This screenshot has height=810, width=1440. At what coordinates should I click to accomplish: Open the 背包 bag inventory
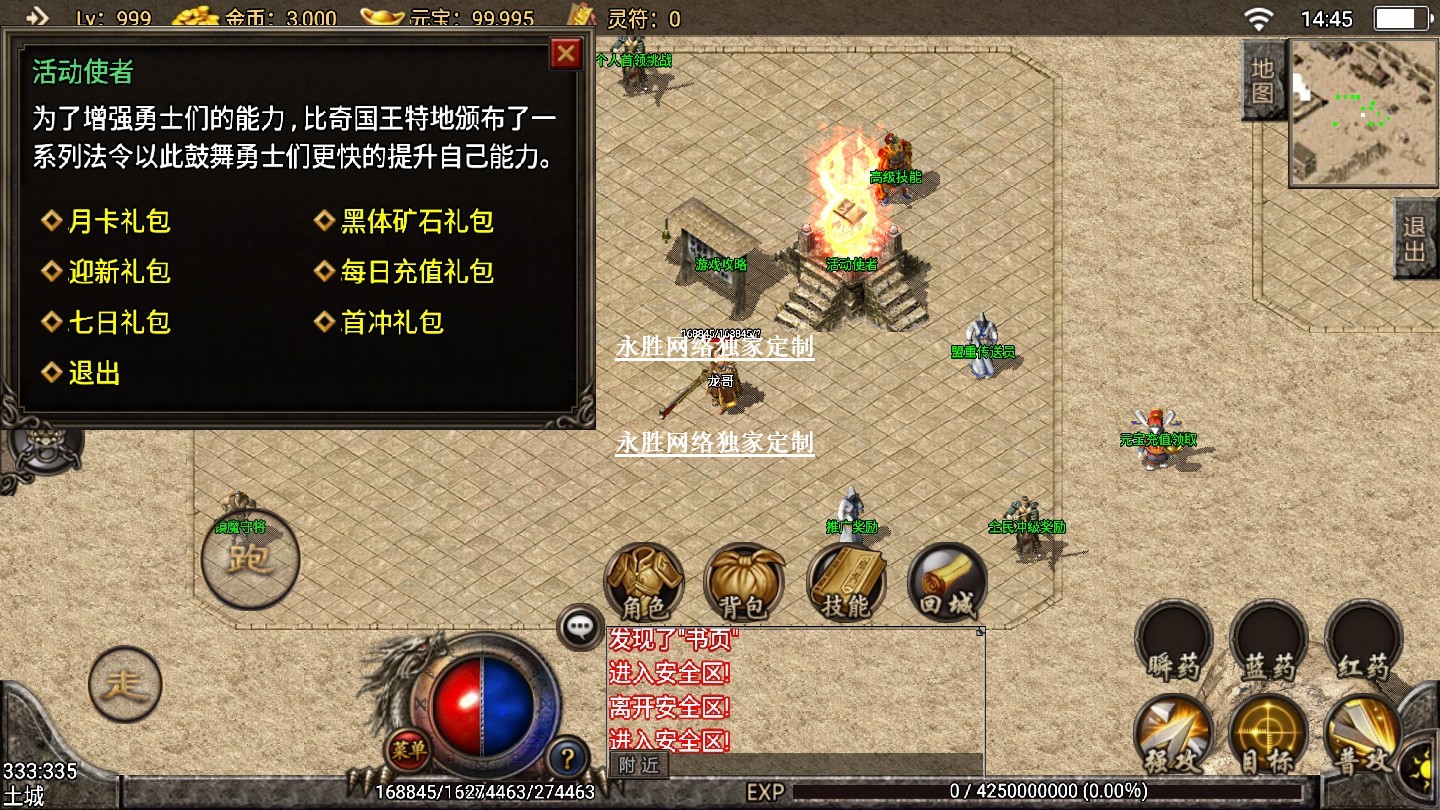click(743, 584)
